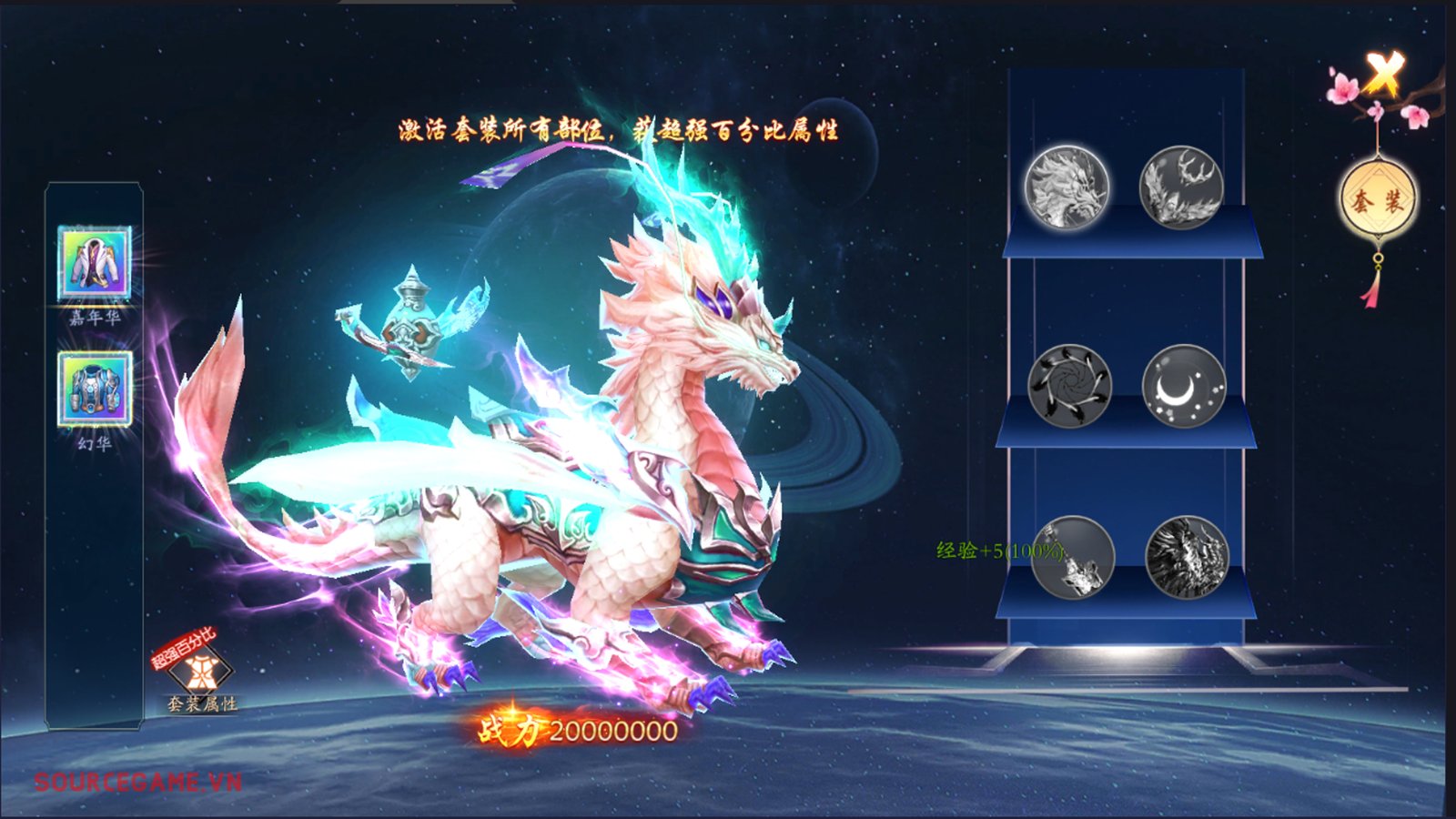Choose the 幻华 blue armor outfit set

(x=95, y=389)
